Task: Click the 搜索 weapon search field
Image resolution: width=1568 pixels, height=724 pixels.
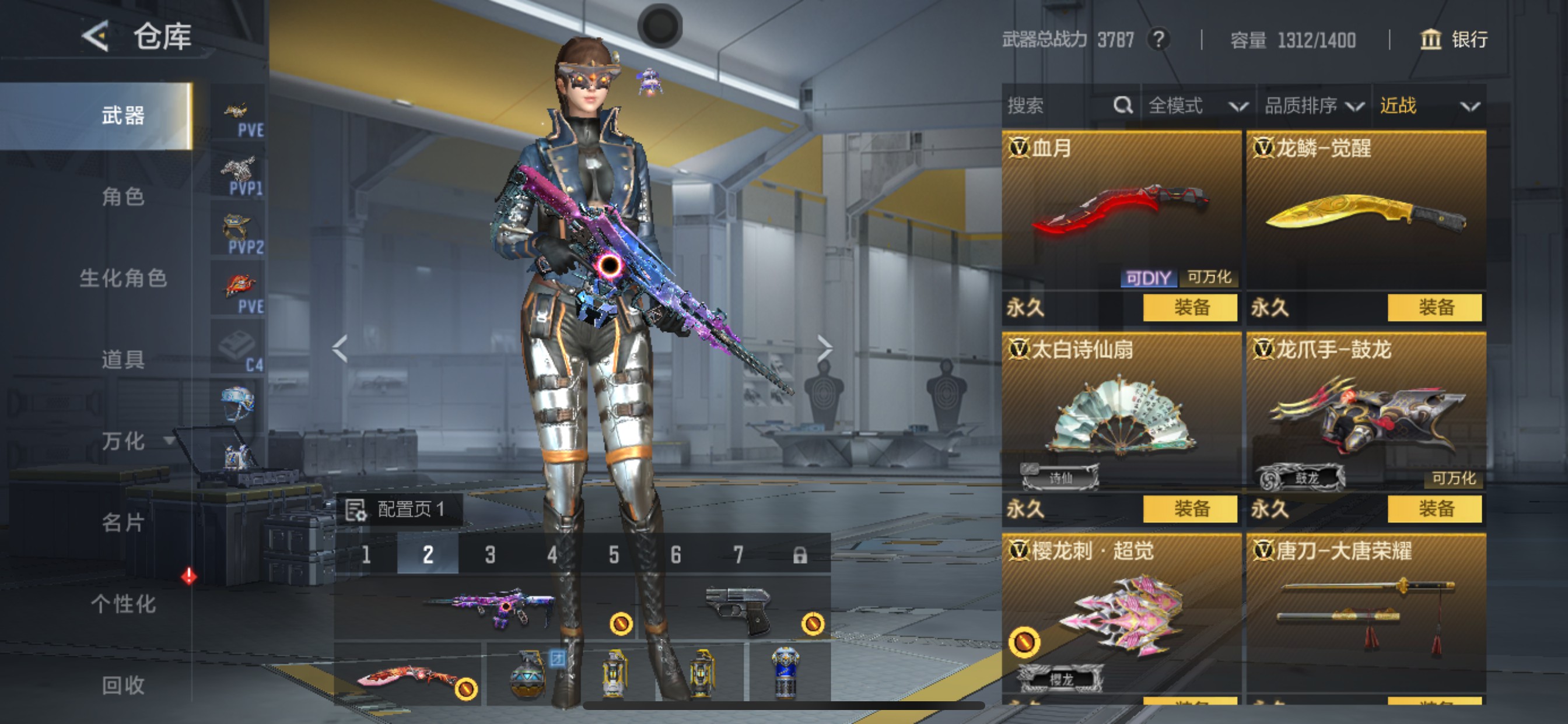Action: tap(1059, 106)
